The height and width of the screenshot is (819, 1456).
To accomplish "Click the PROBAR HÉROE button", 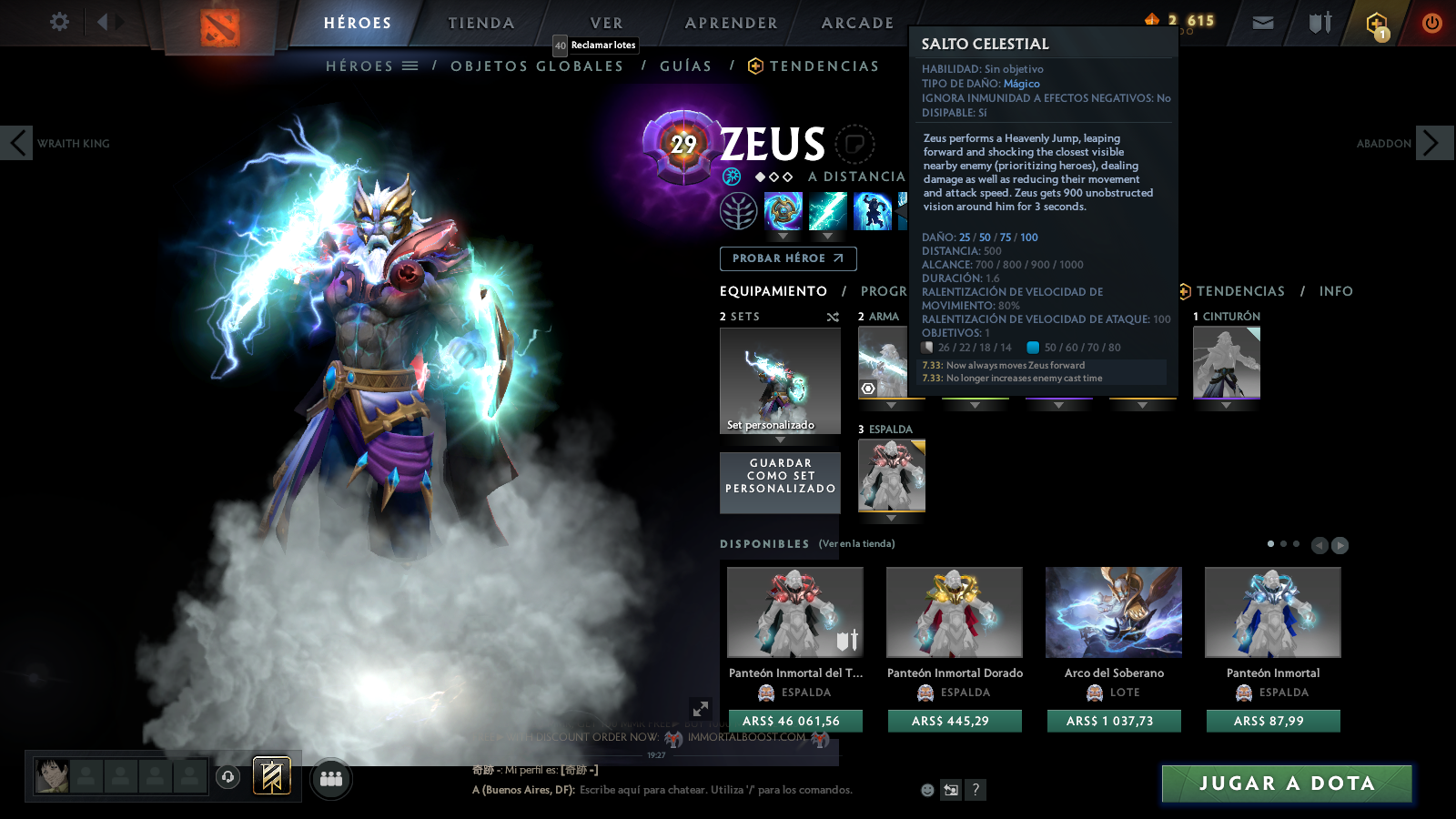I will click(x=787, y=258).
